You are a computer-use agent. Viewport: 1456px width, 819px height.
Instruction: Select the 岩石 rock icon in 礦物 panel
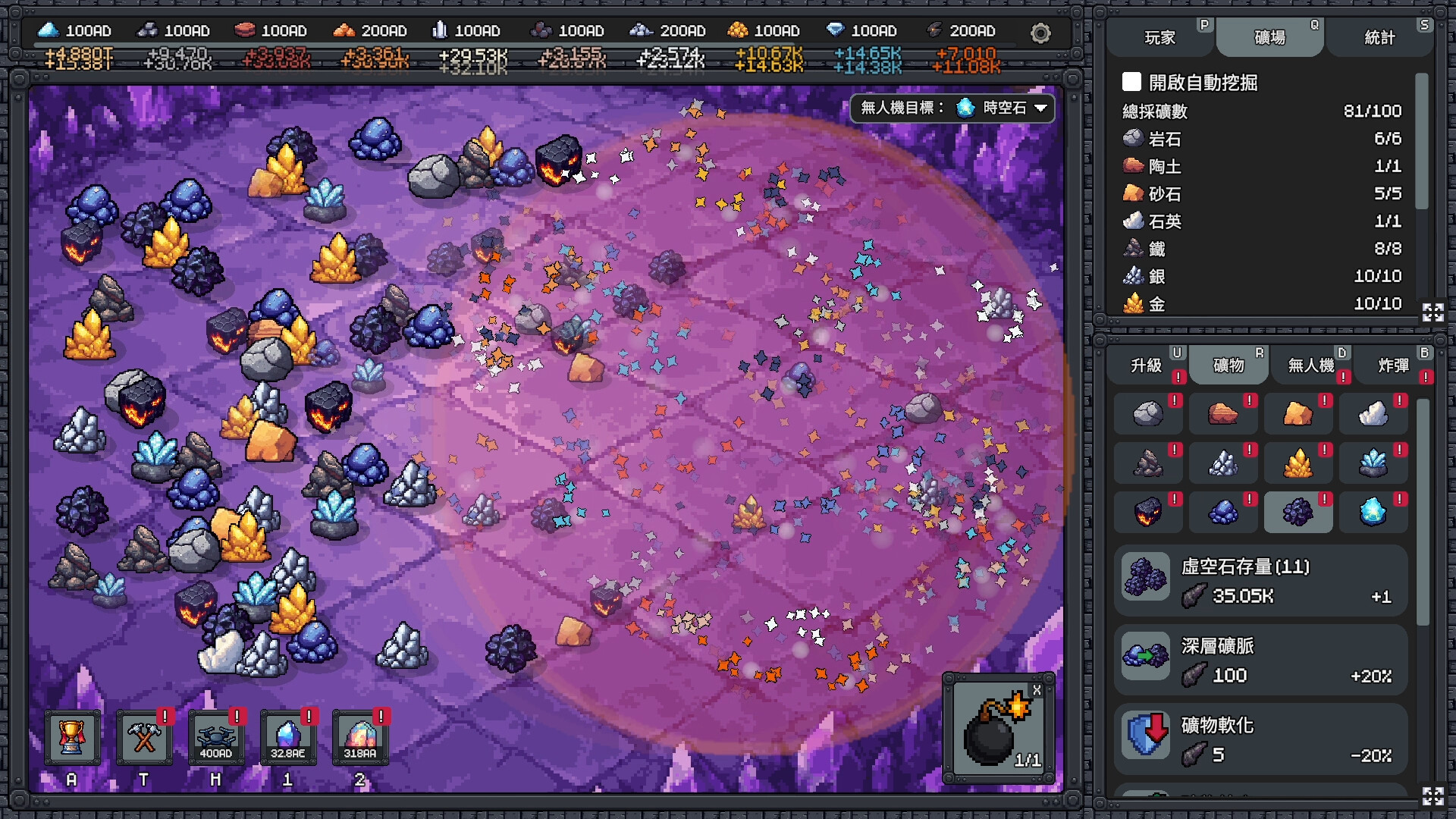pos(1148,413)
